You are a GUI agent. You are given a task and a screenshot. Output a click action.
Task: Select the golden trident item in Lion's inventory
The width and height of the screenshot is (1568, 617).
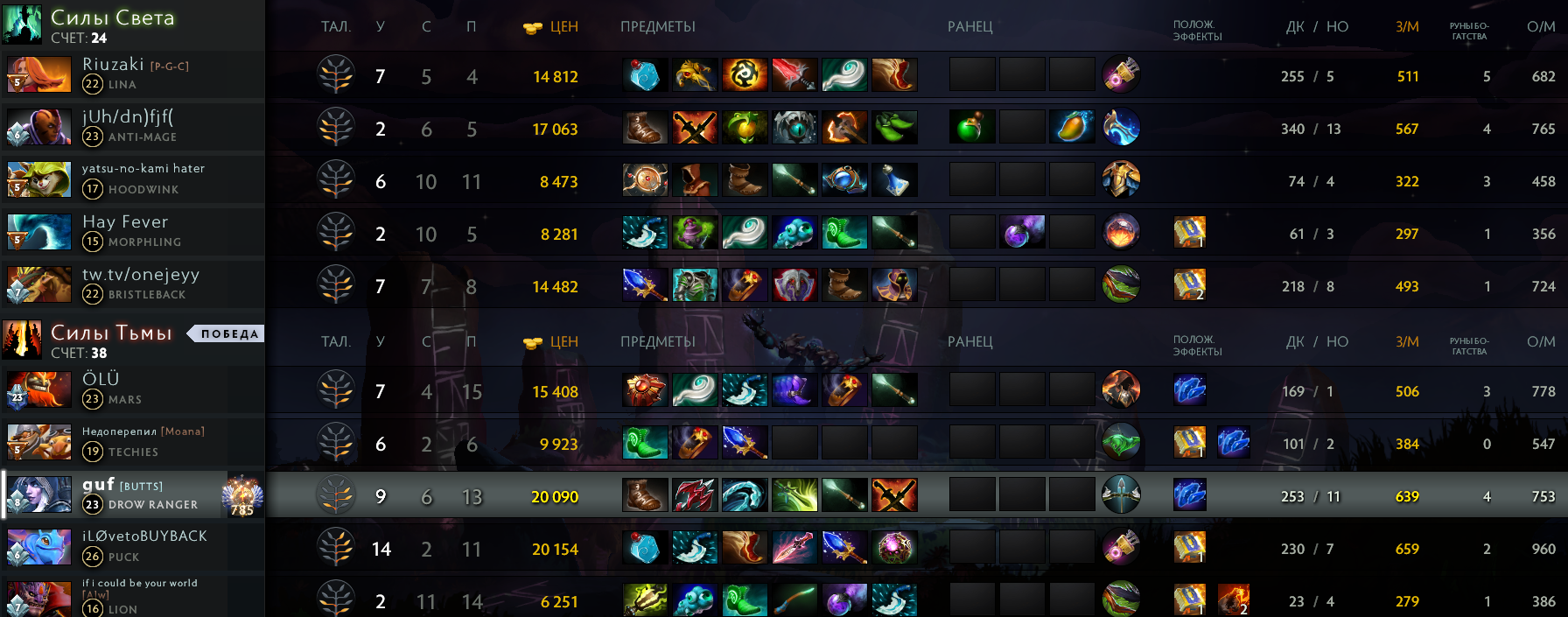[645, 600]
